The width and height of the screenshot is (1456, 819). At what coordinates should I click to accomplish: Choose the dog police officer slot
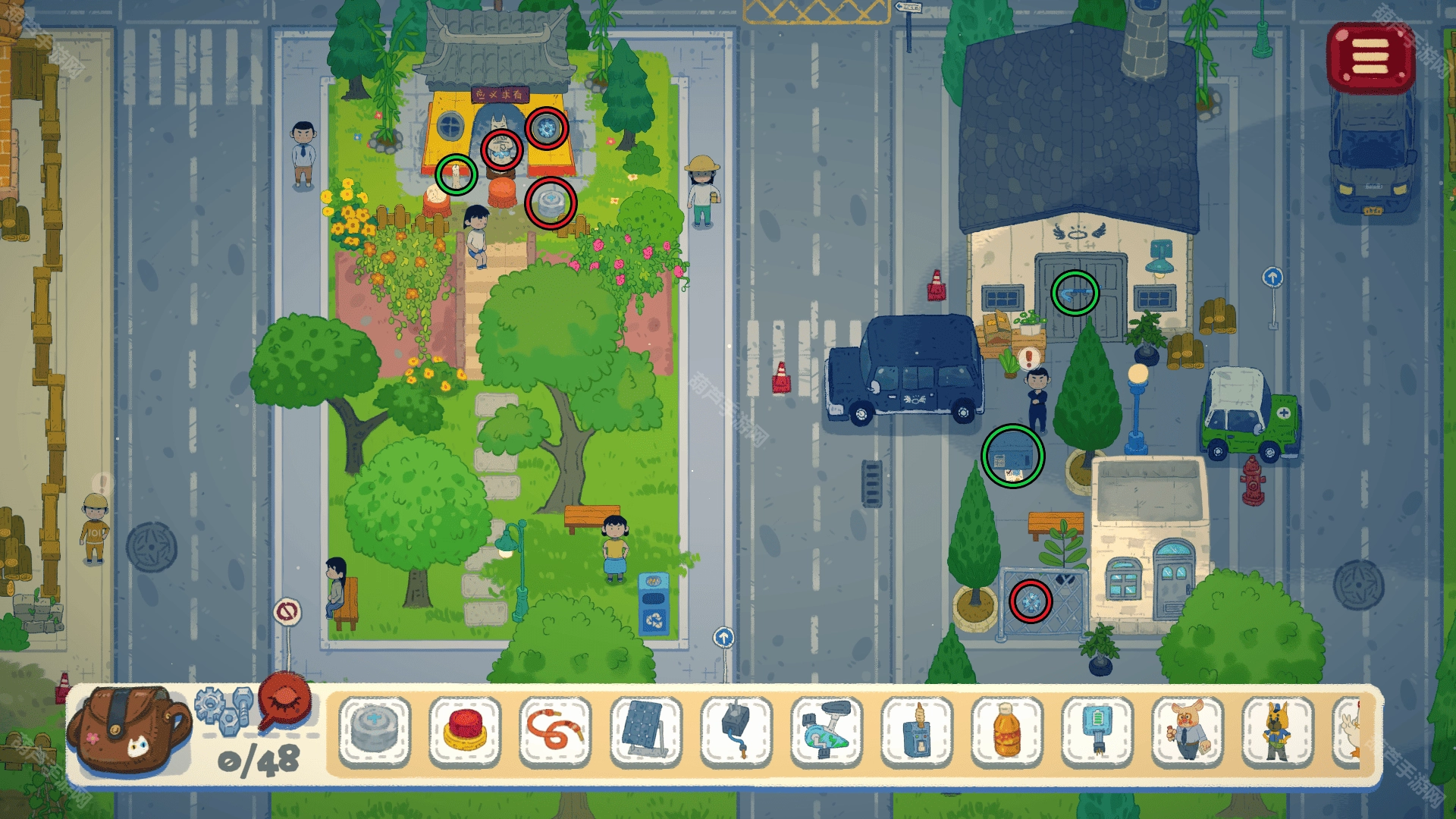[x=1278, y=731]
